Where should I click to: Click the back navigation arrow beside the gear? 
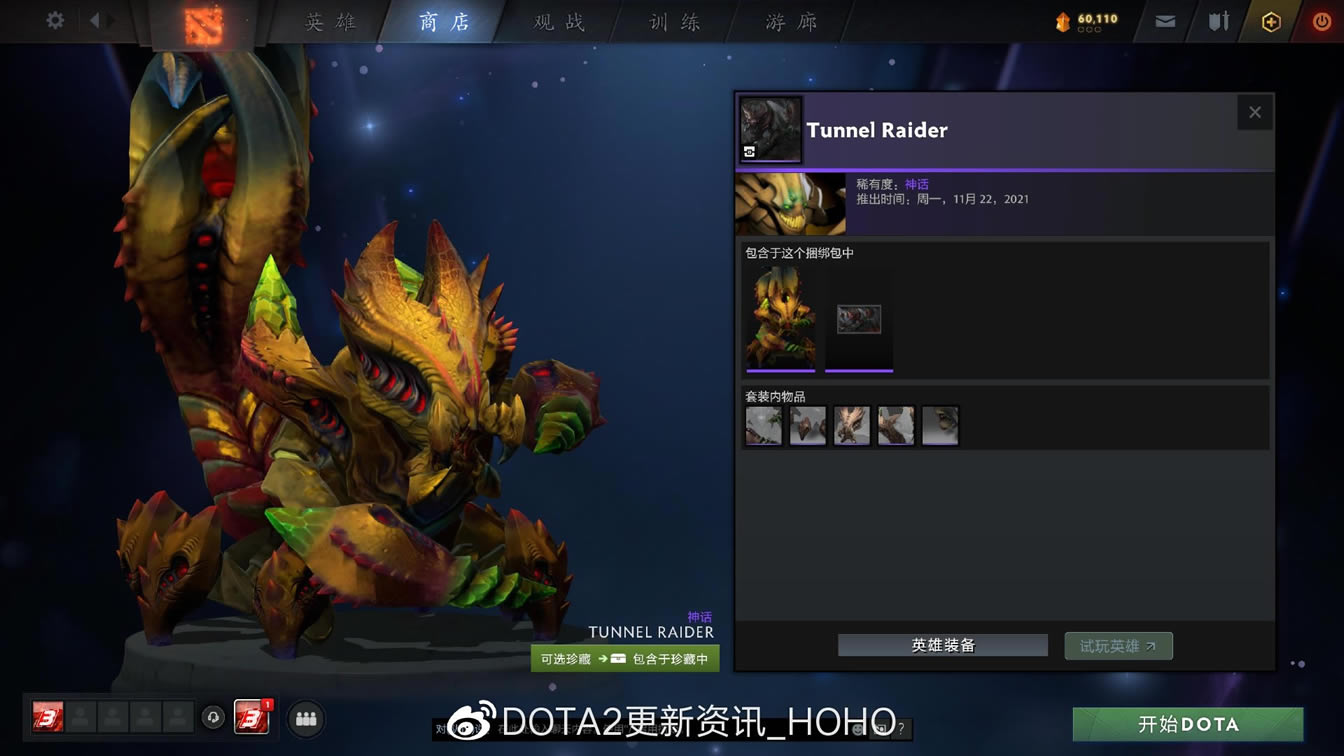click(96, 19)
